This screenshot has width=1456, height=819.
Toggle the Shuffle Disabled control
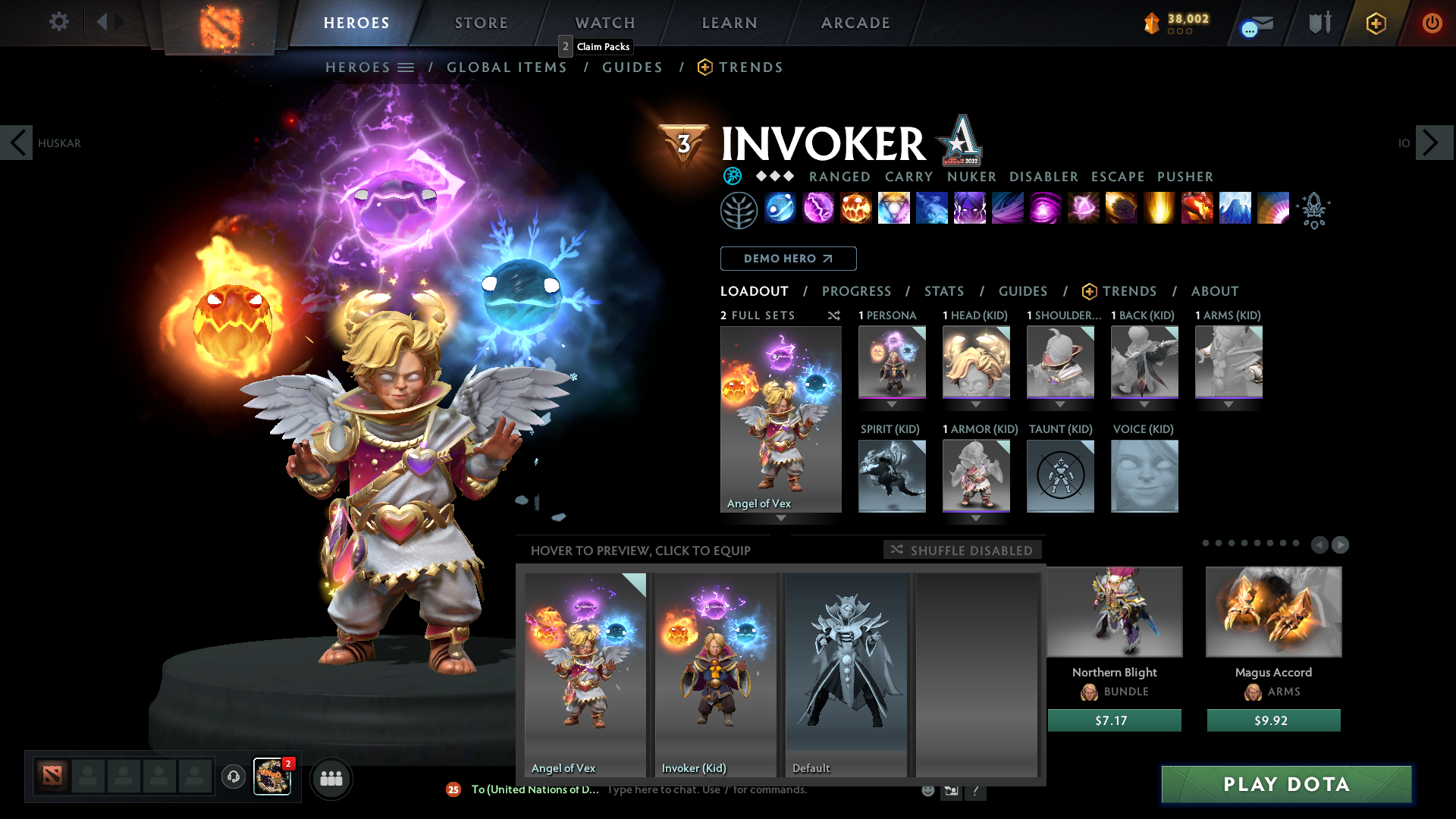point(962,550)
